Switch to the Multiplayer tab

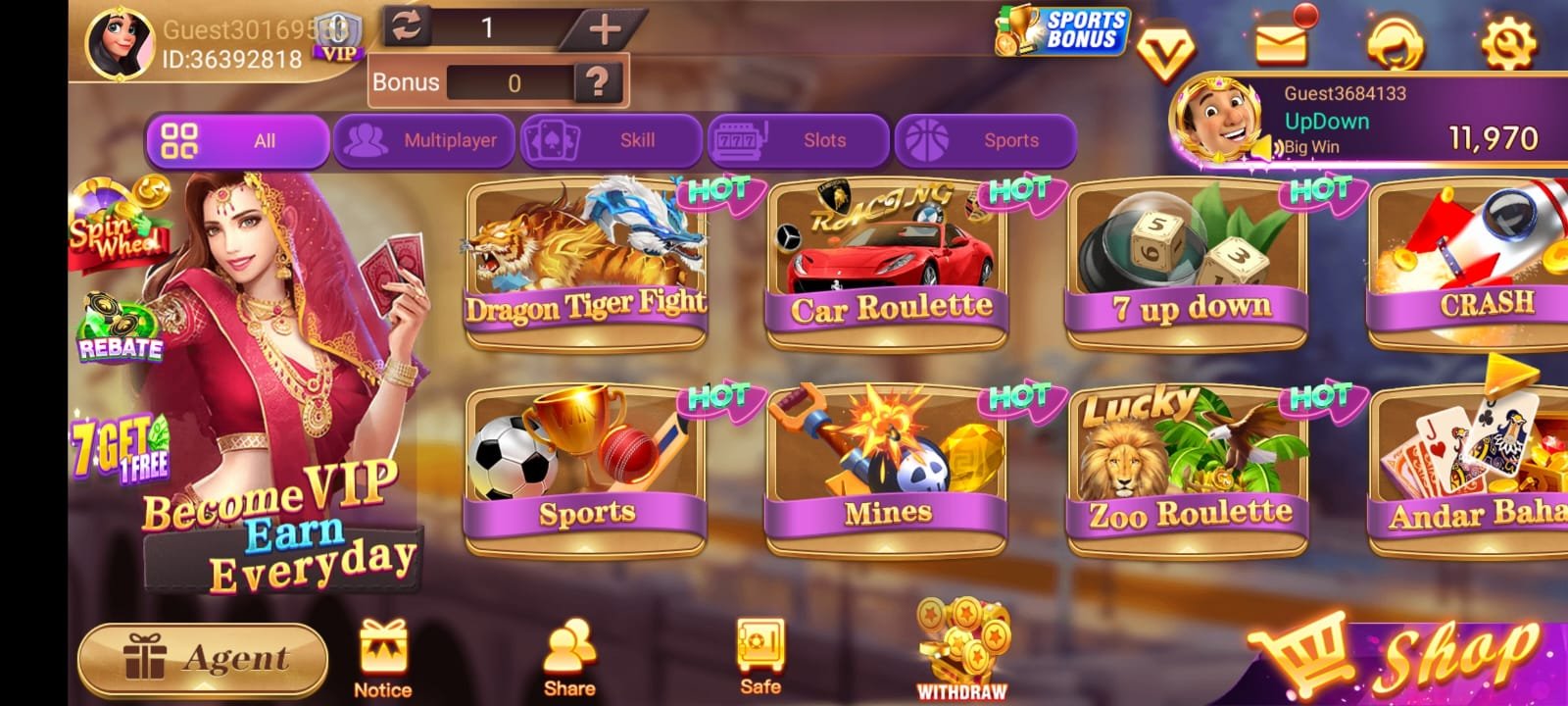(x=423, y=141)
